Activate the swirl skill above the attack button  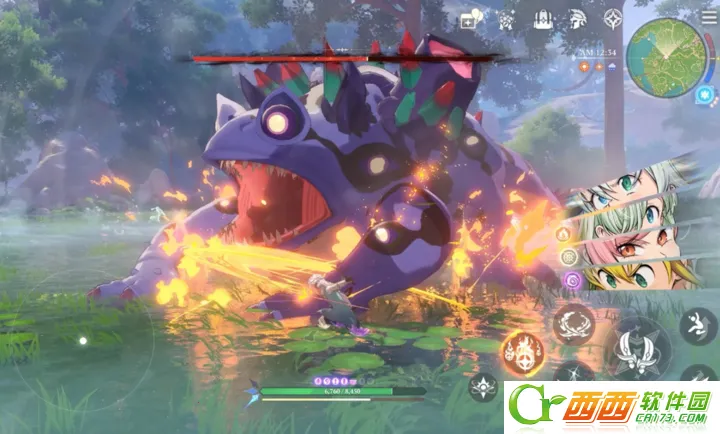(574, 322)
